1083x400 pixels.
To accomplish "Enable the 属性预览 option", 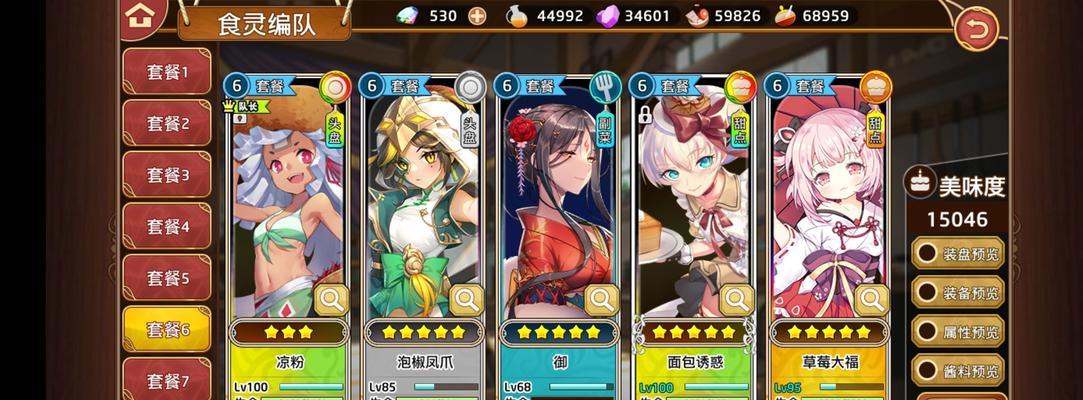I will click(x=958, y=332).
